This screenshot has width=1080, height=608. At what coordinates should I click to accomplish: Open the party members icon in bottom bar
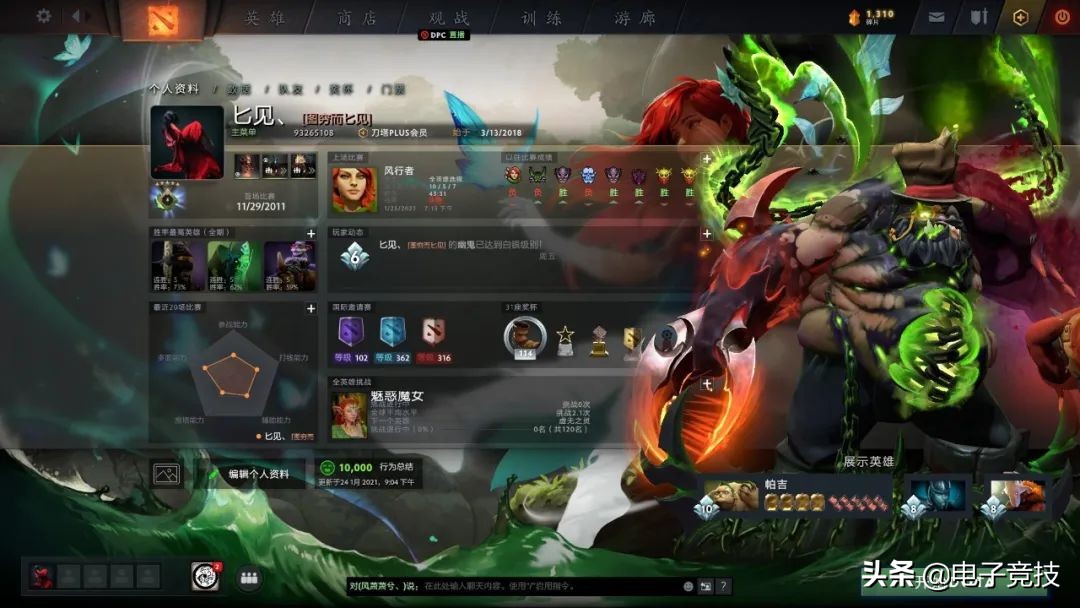248,577
